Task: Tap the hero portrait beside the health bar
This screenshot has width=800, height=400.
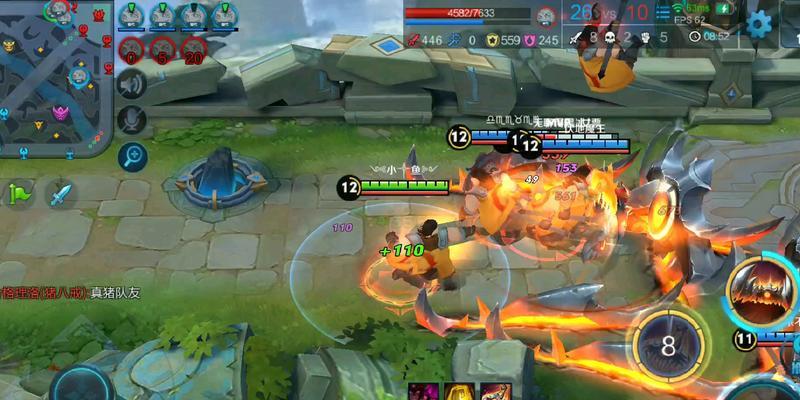Action: point(545,15)
